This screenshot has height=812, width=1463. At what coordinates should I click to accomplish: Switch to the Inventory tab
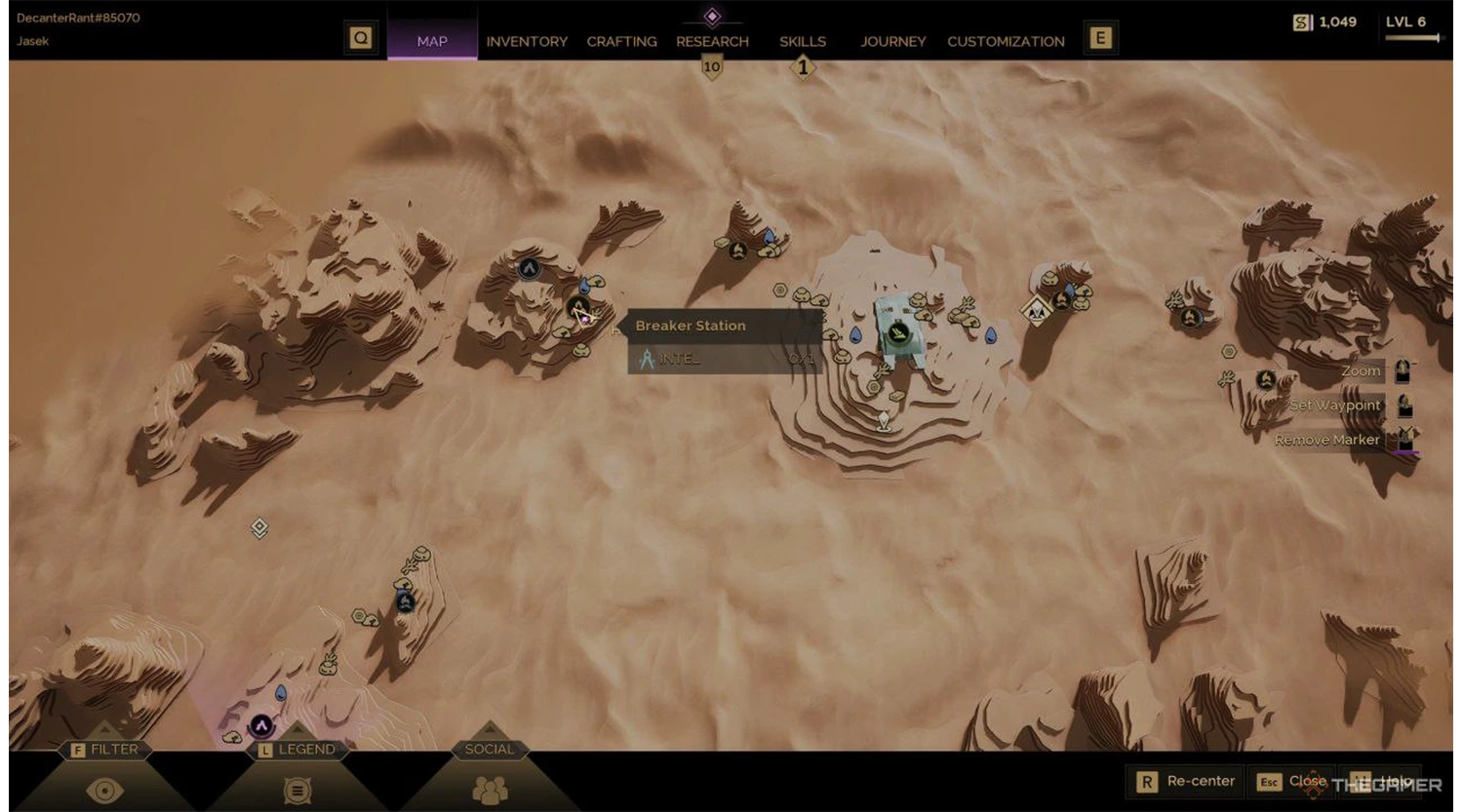[527, 41]
